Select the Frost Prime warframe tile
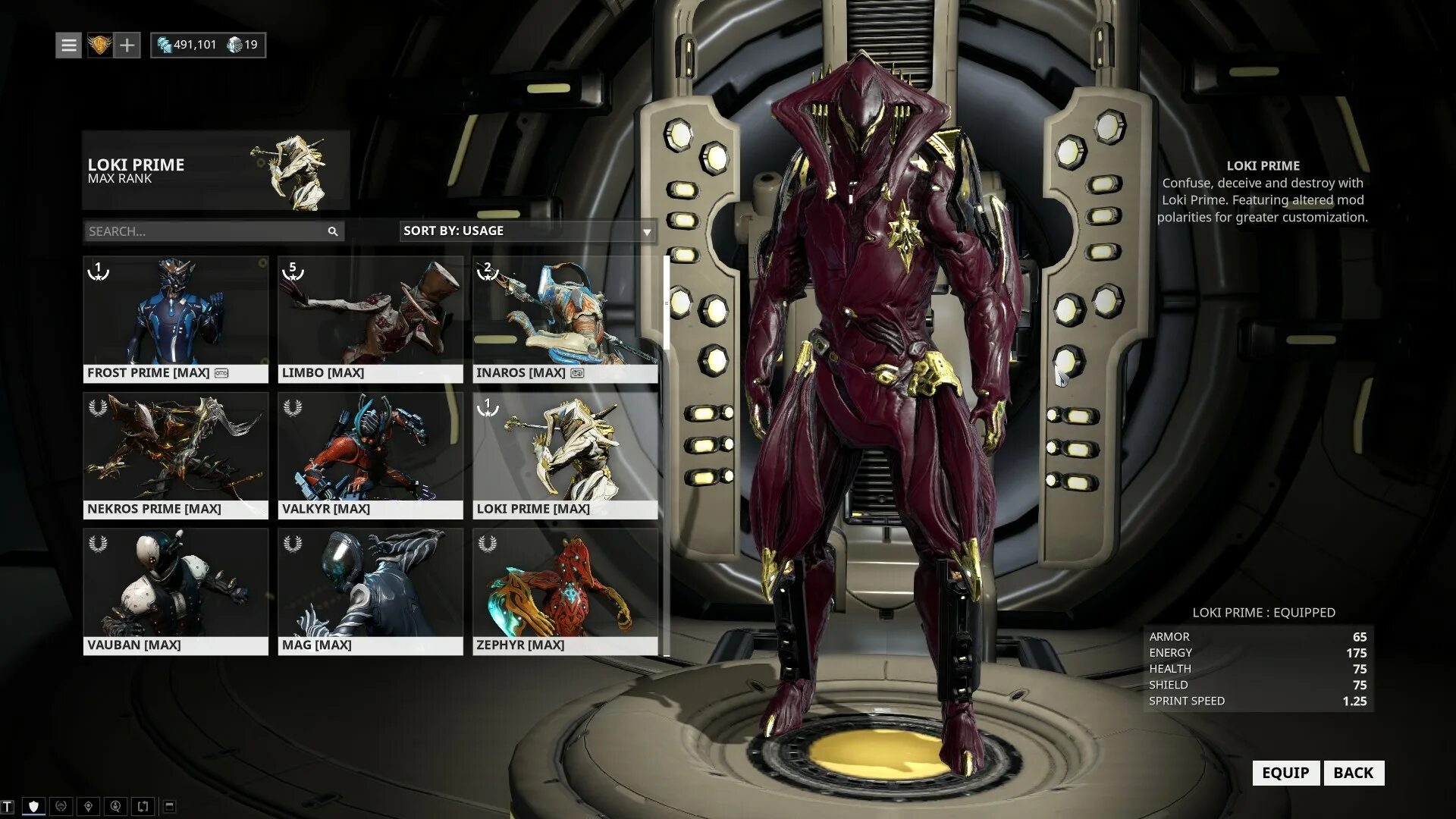1456x819 pixels. pos(175,319)
